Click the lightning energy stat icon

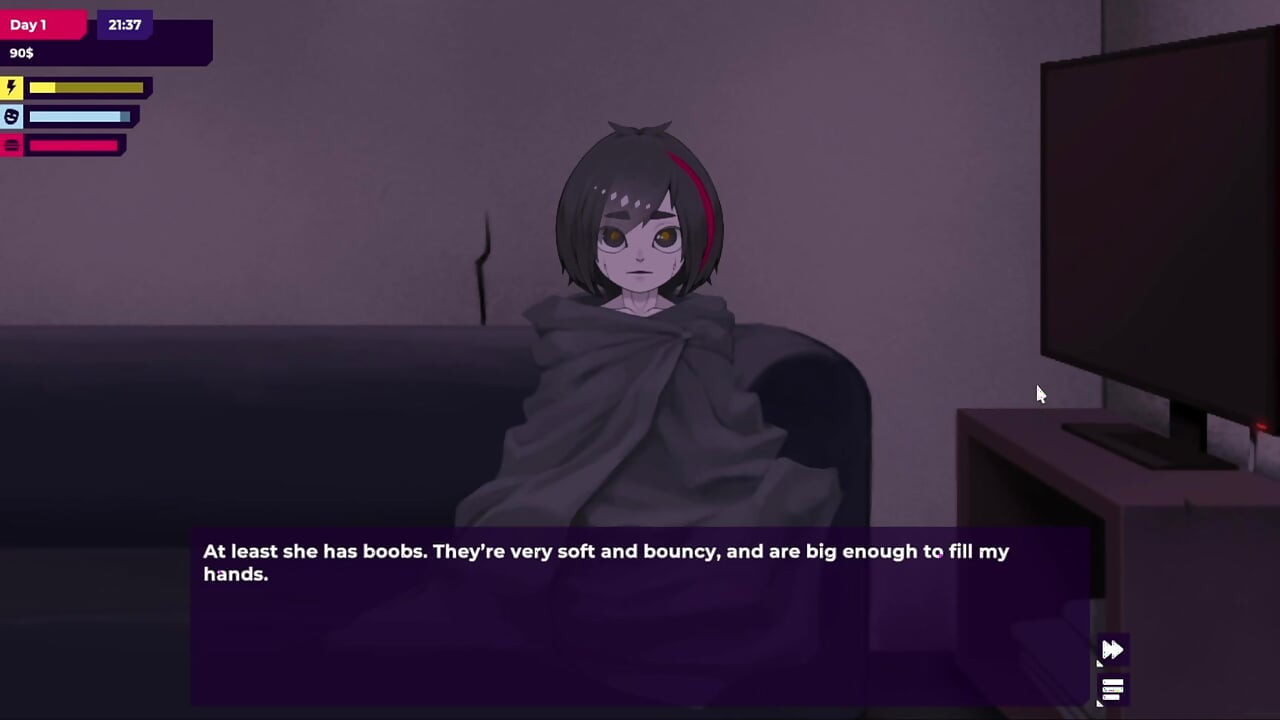tap(11, 87)
